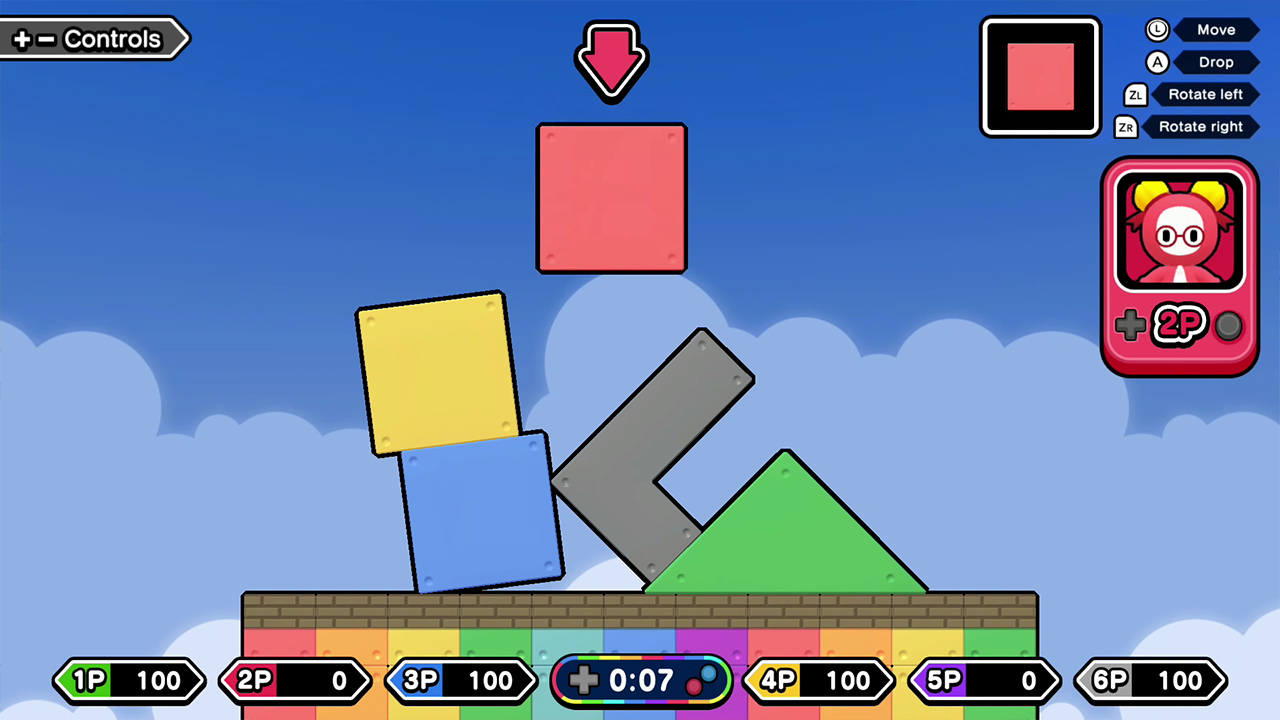Click the falling red block
Image resolution: width=1280 pixels, height=720 pixels.
(611, 197)
